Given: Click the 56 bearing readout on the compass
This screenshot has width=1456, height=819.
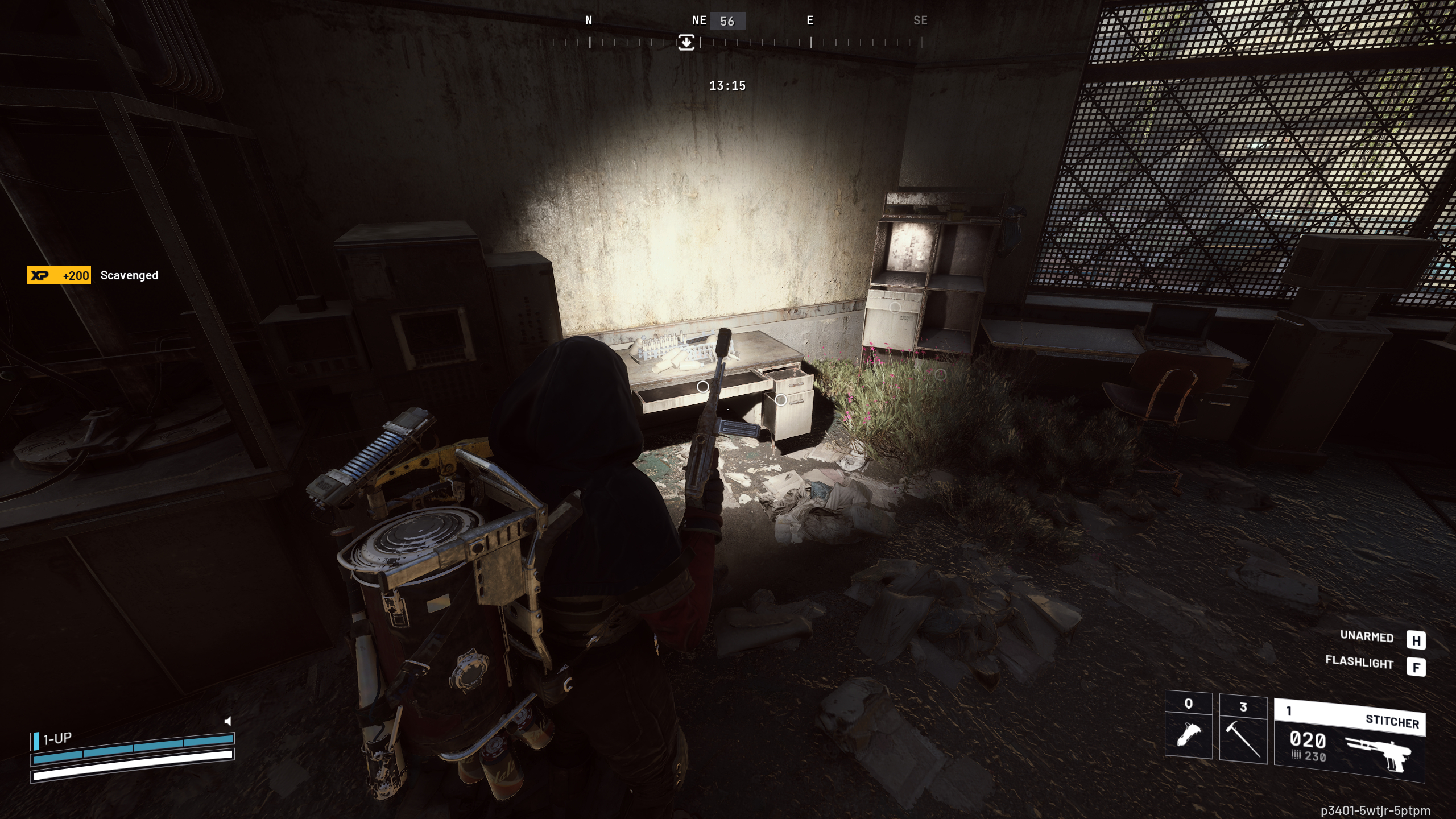Looking at the screenshot, I should 728,21.
